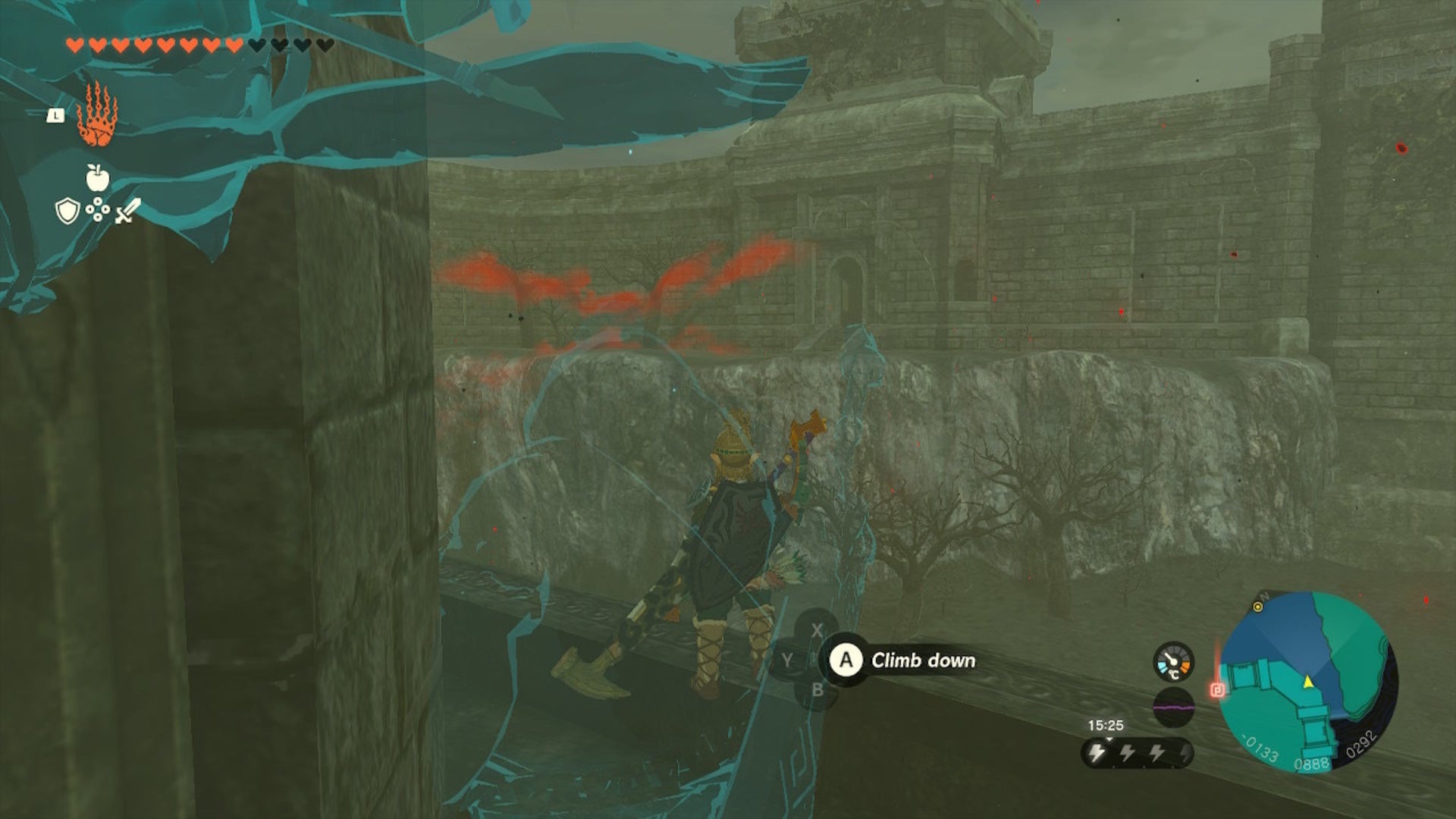The image size is (1456, 819).
Task: Toggle the d-pad quick-select indicator
Action: tap(98, 209)
